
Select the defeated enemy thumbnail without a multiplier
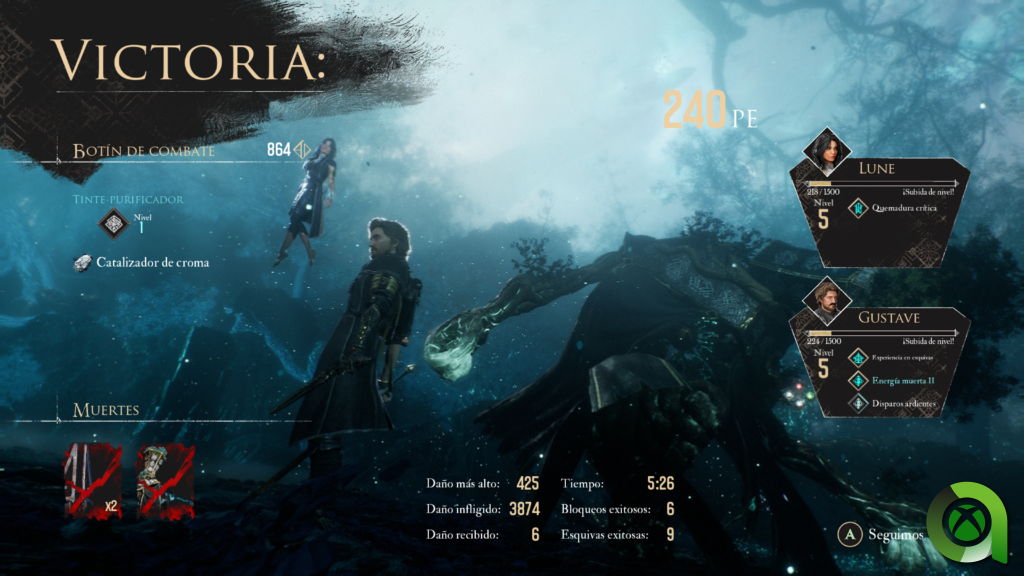164,481
